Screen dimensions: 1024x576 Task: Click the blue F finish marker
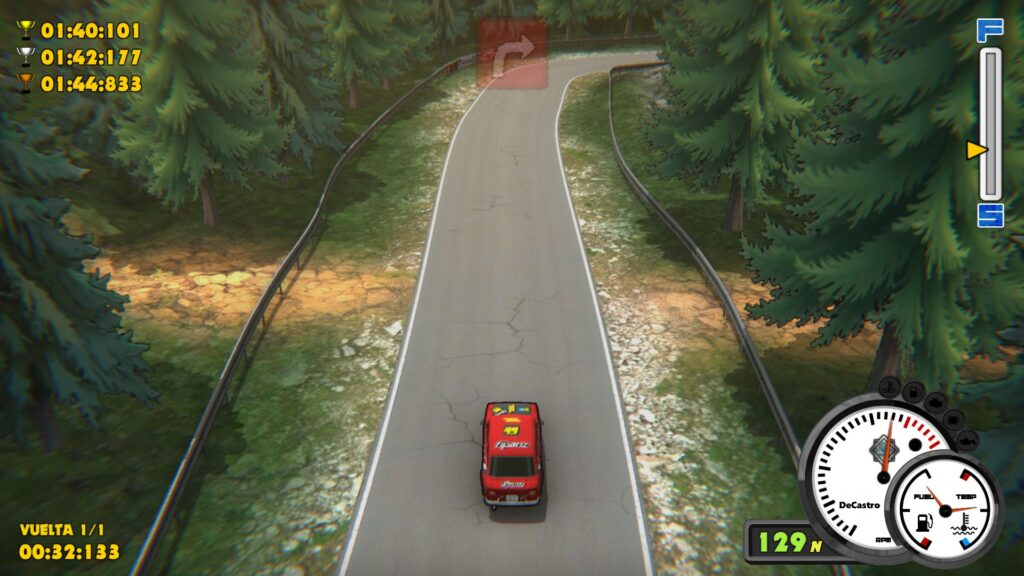click(989, 30)
